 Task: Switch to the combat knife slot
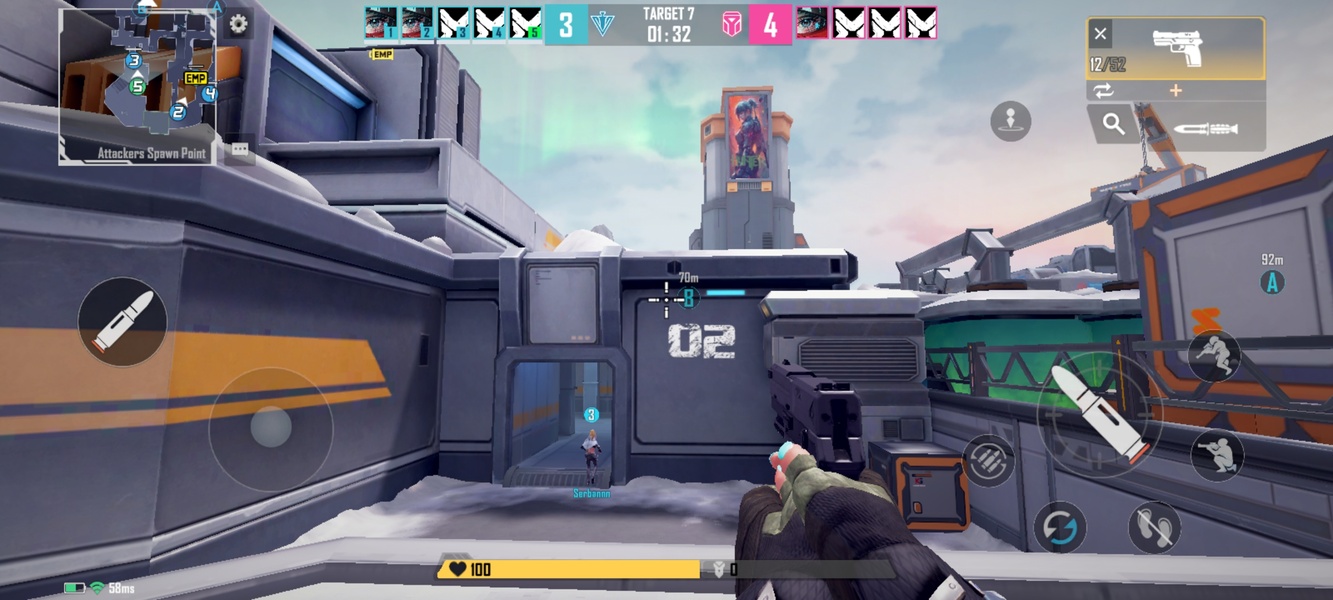pos(1204,128)
